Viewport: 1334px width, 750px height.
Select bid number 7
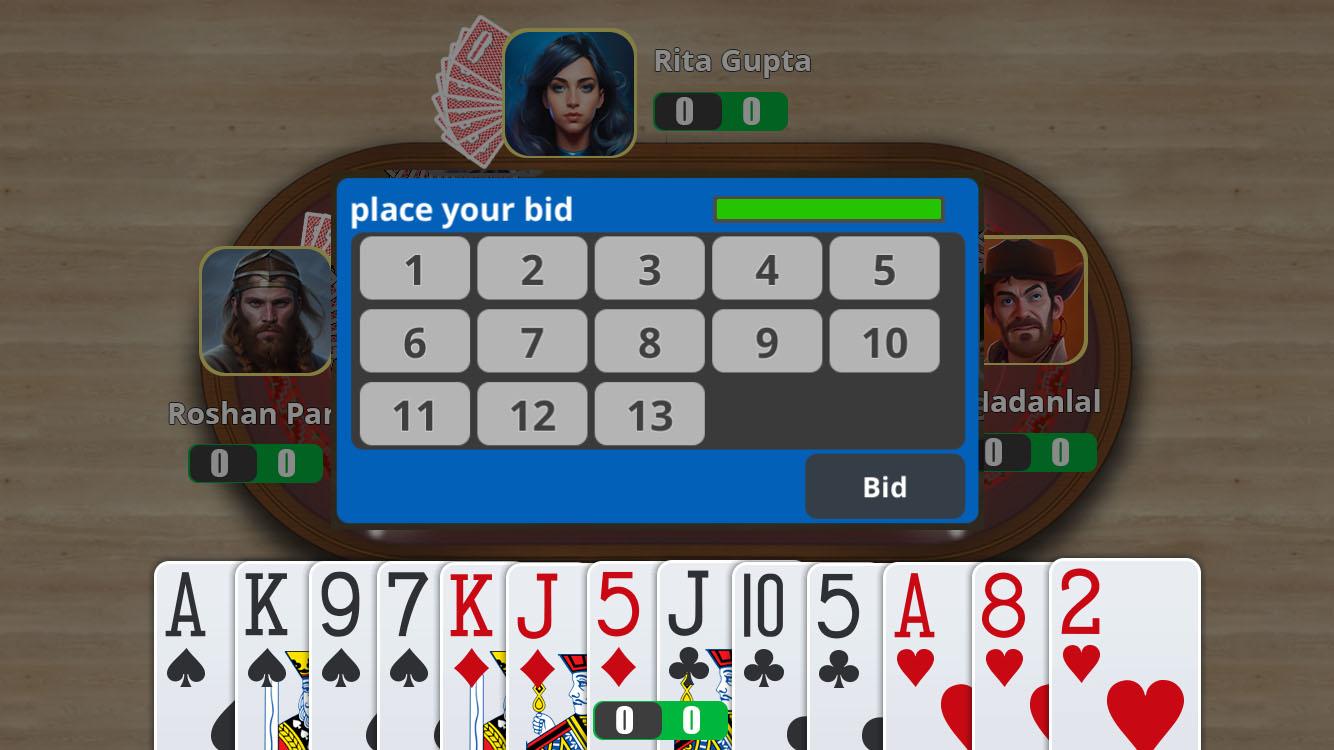(532, 341)
